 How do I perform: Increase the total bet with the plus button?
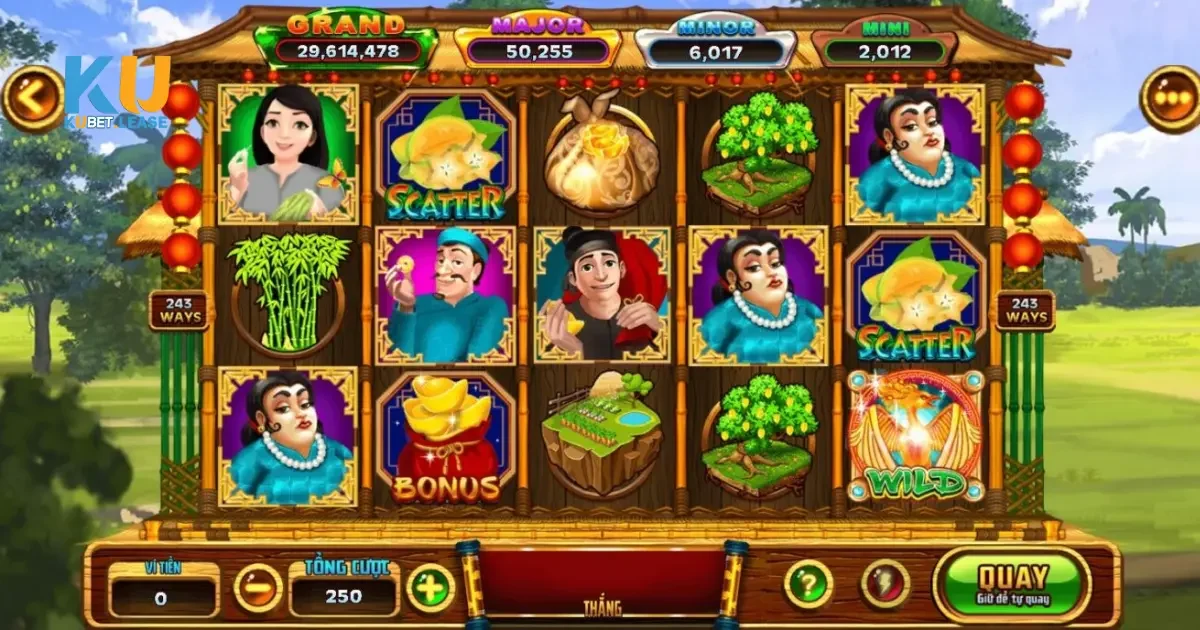pos(431,588)
